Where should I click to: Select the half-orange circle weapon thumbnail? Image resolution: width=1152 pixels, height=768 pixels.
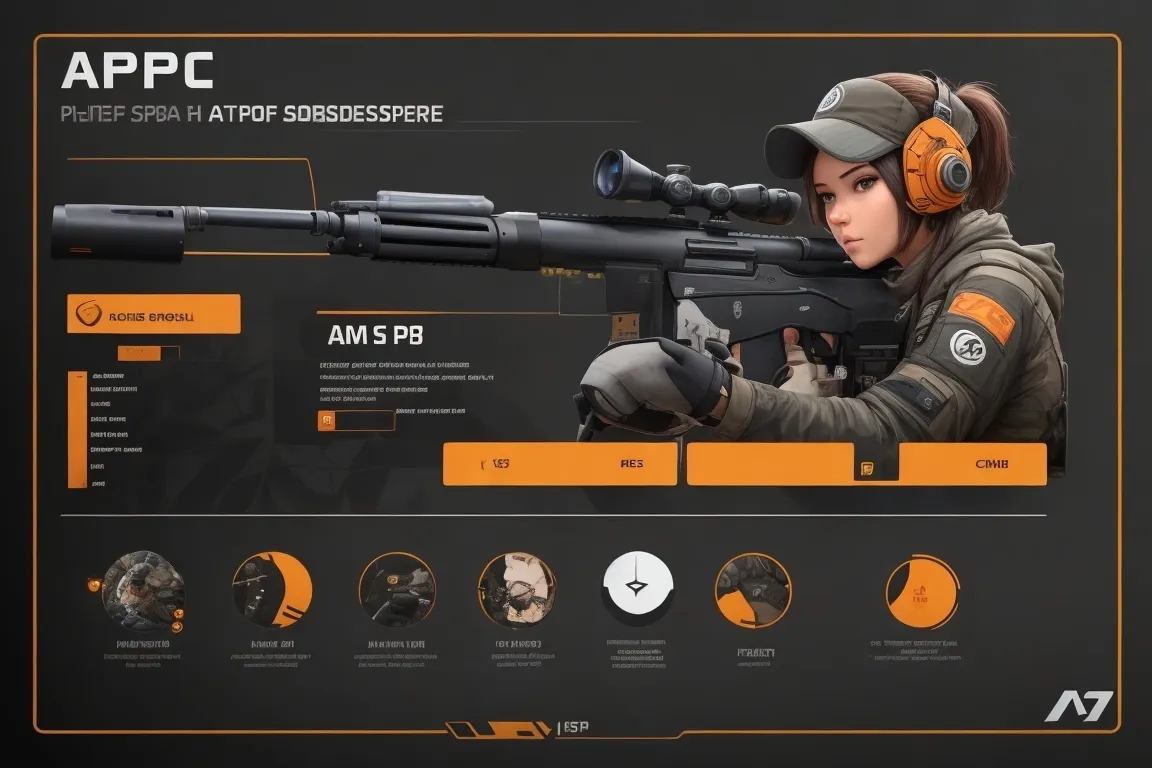[272, 589]
